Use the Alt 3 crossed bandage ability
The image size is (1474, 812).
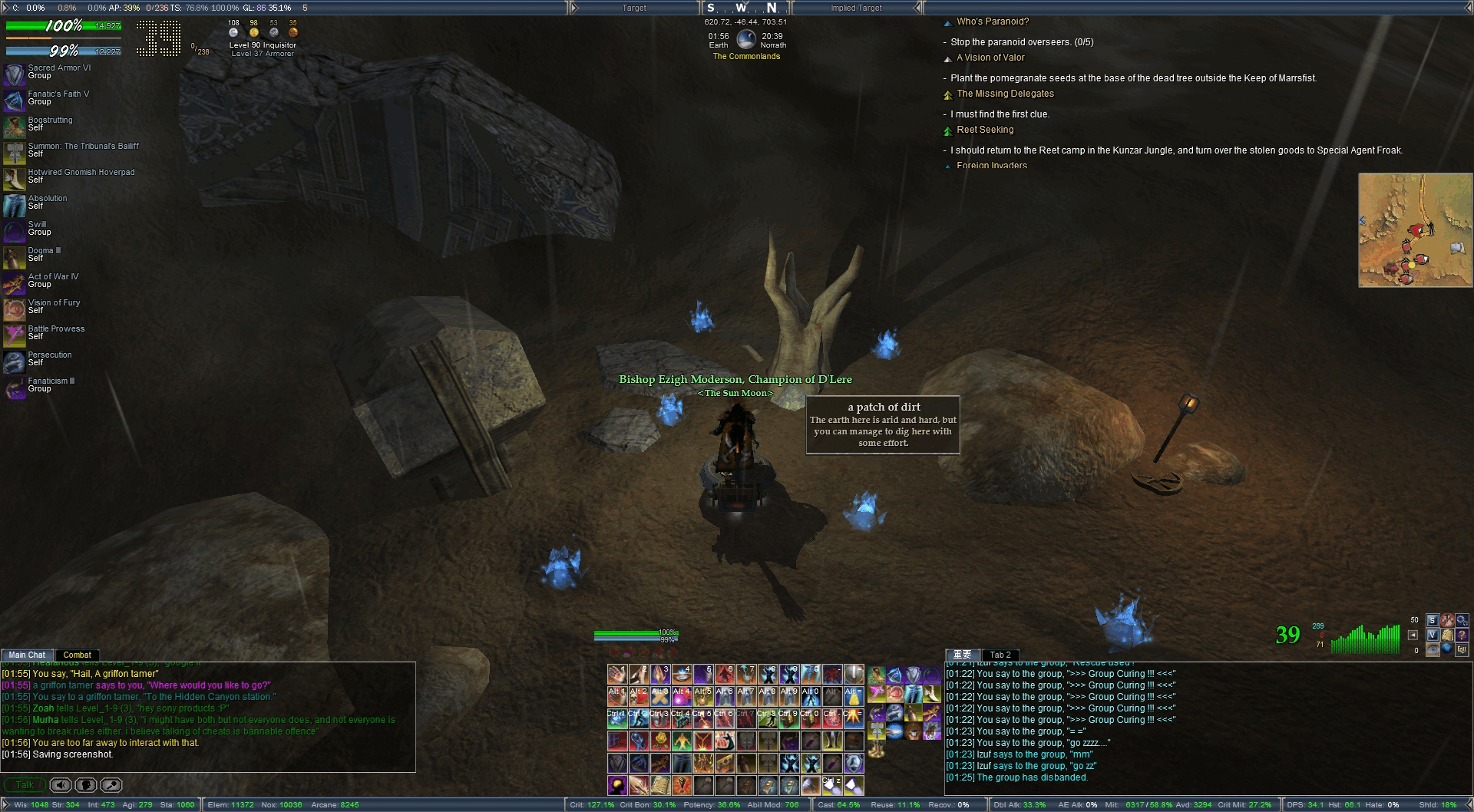click(660, 697)
